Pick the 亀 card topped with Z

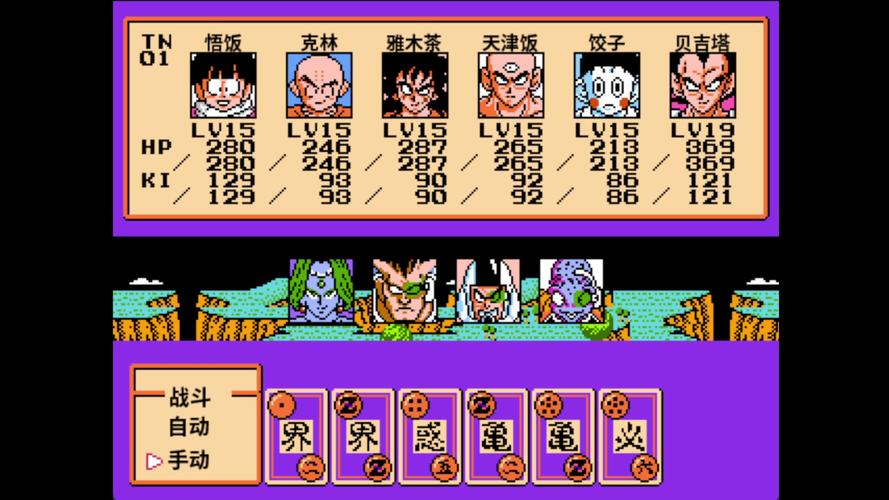point(494,436)
